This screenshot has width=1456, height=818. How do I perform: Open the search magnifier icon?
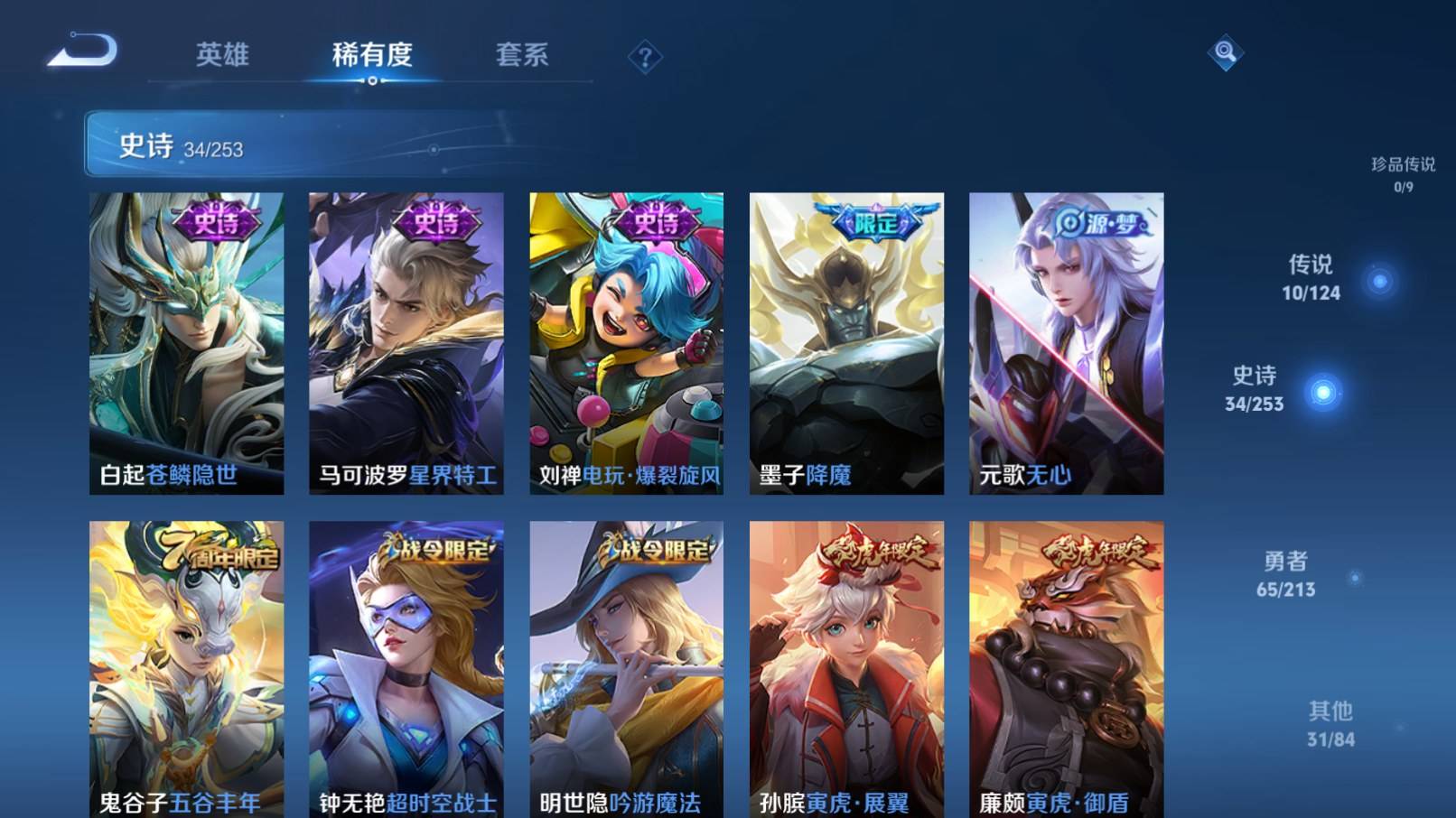point(1226,54)
